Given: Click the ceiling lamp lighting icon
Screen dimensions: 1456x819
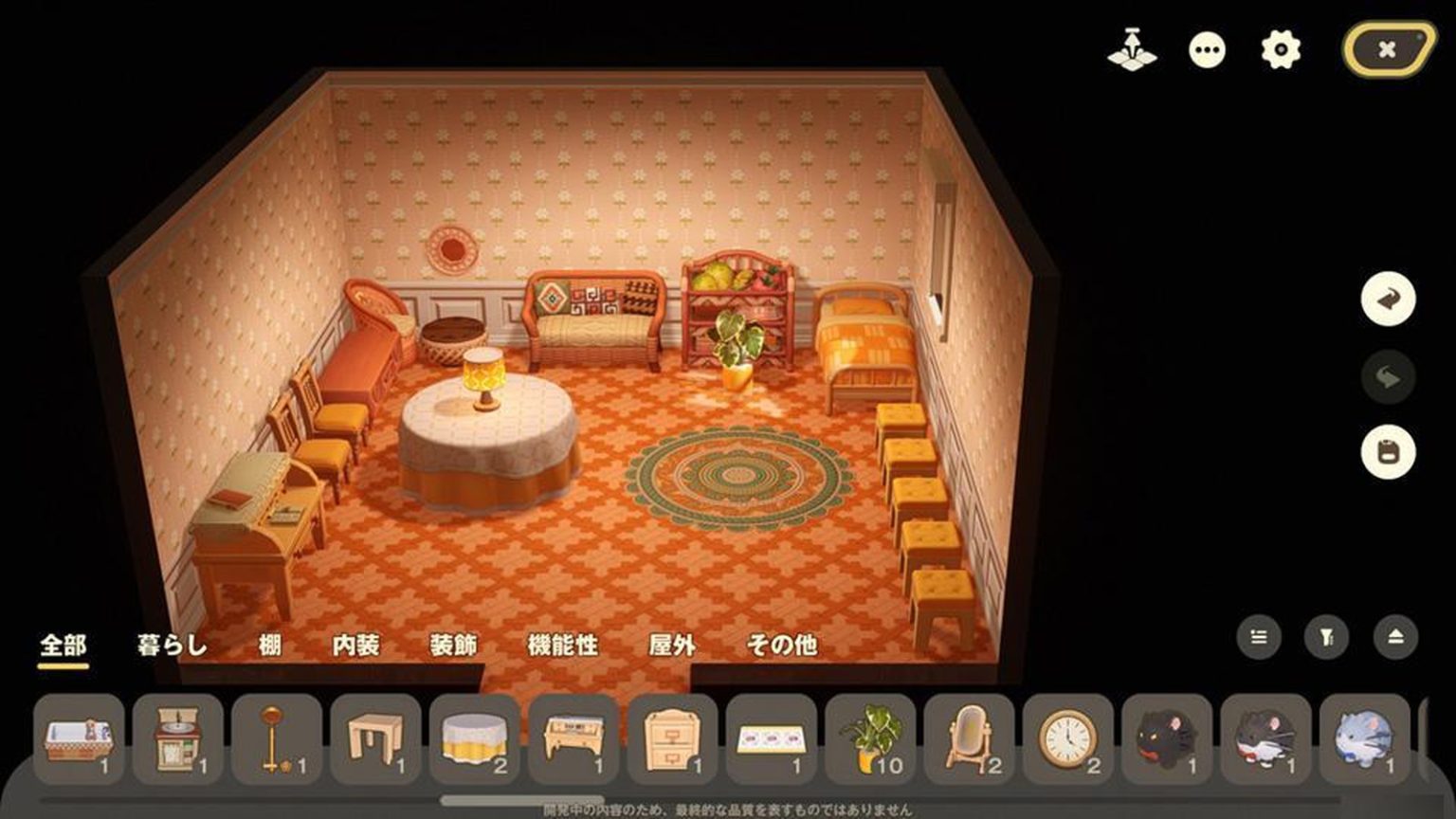Looking at the screenshot, I should pyautogui.click(x=1132, y=49).
